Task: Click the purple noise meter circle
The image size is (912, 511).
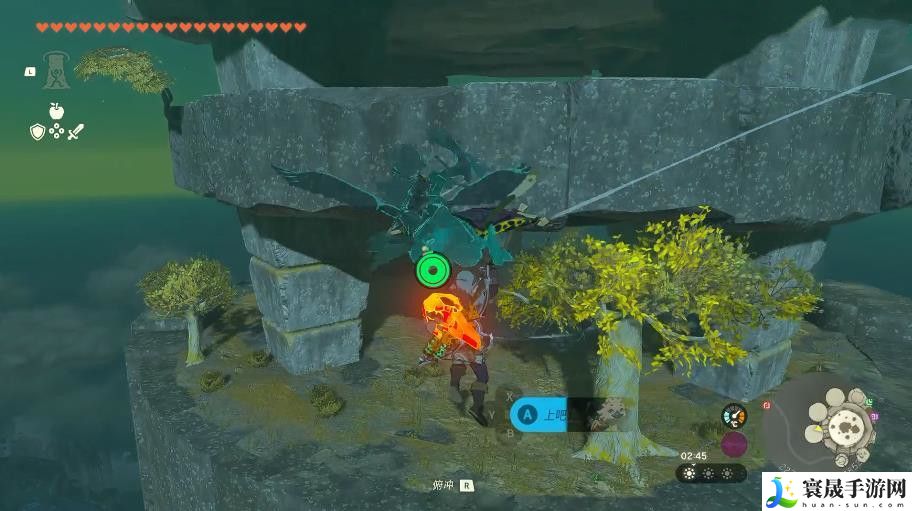Action: coord(734,444)
